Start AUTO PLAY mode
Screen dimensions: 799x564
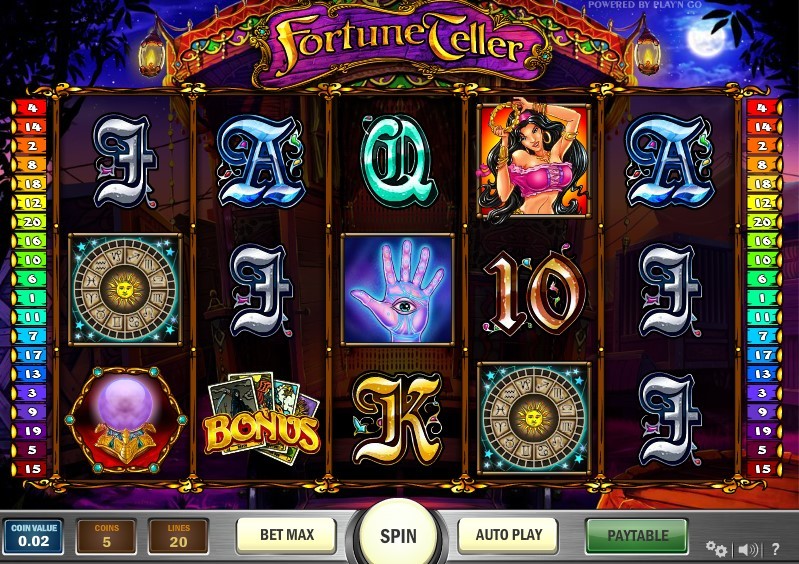tap(508, 535)
